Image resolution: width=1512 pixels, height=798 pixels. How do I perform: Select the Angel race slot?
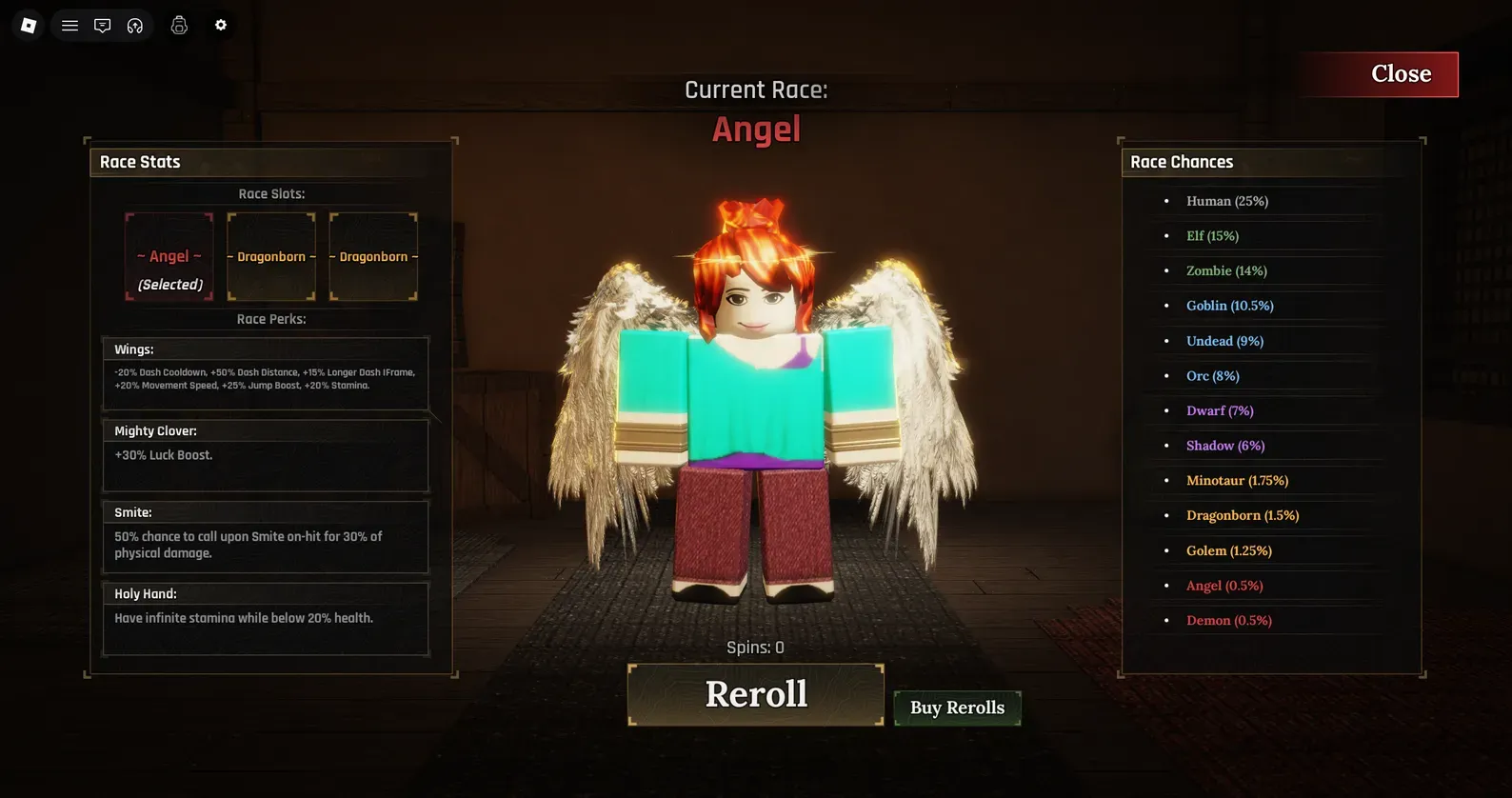169,257
